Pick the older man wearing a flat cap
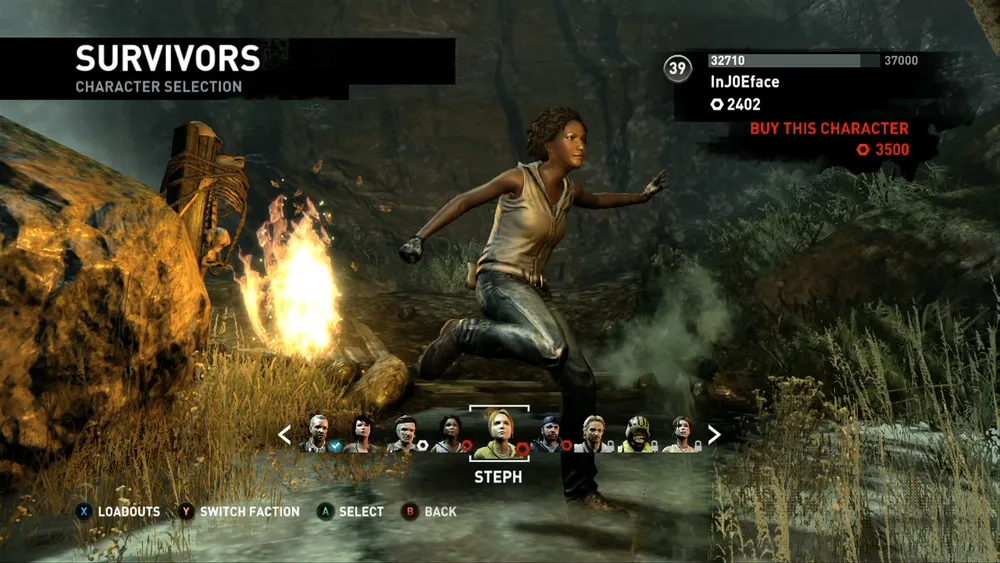Viewport: 1000px width, 563px height. (404, 434)
